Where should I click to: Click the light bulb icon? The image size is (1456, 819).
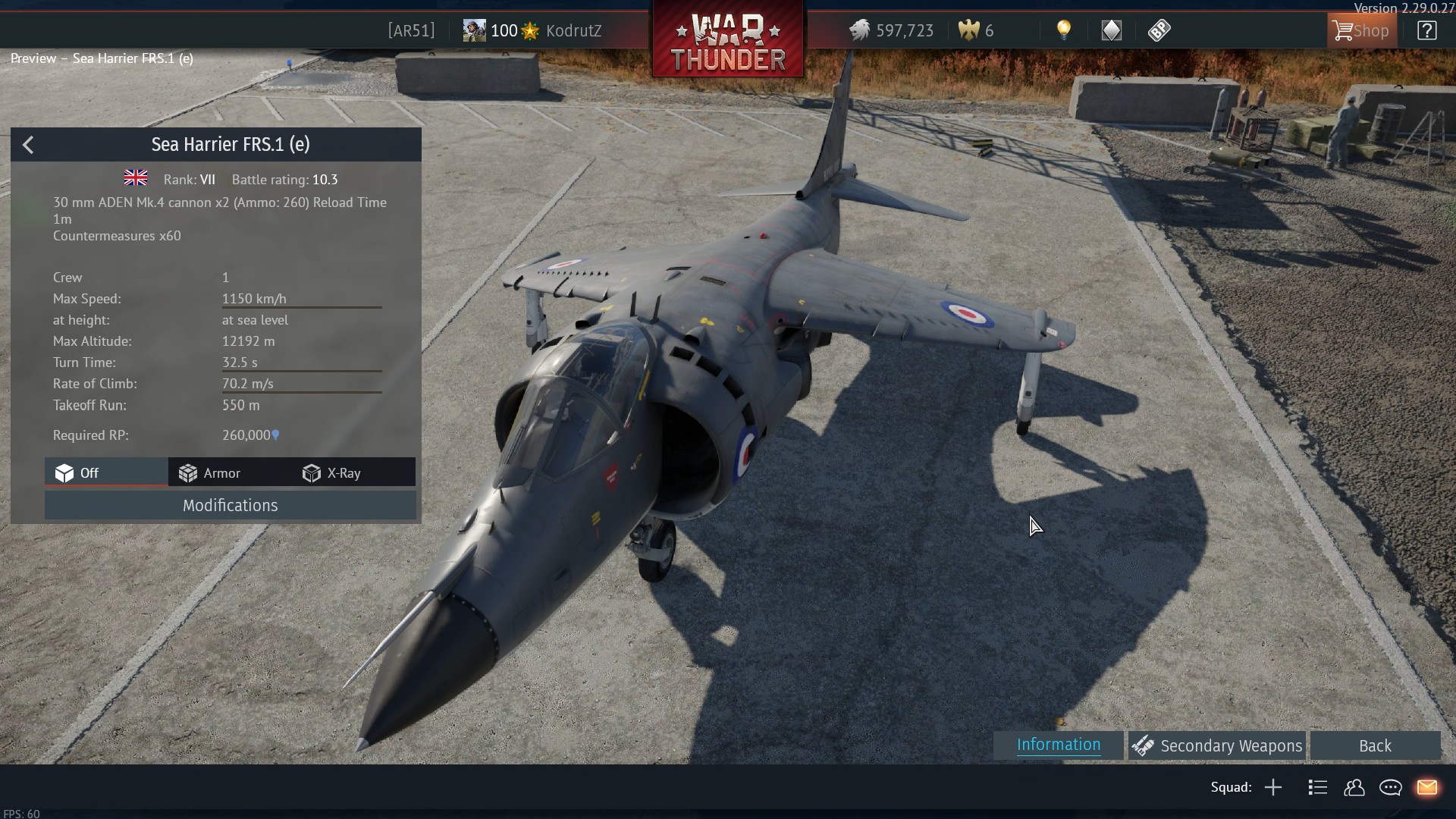coord(1064,30)
